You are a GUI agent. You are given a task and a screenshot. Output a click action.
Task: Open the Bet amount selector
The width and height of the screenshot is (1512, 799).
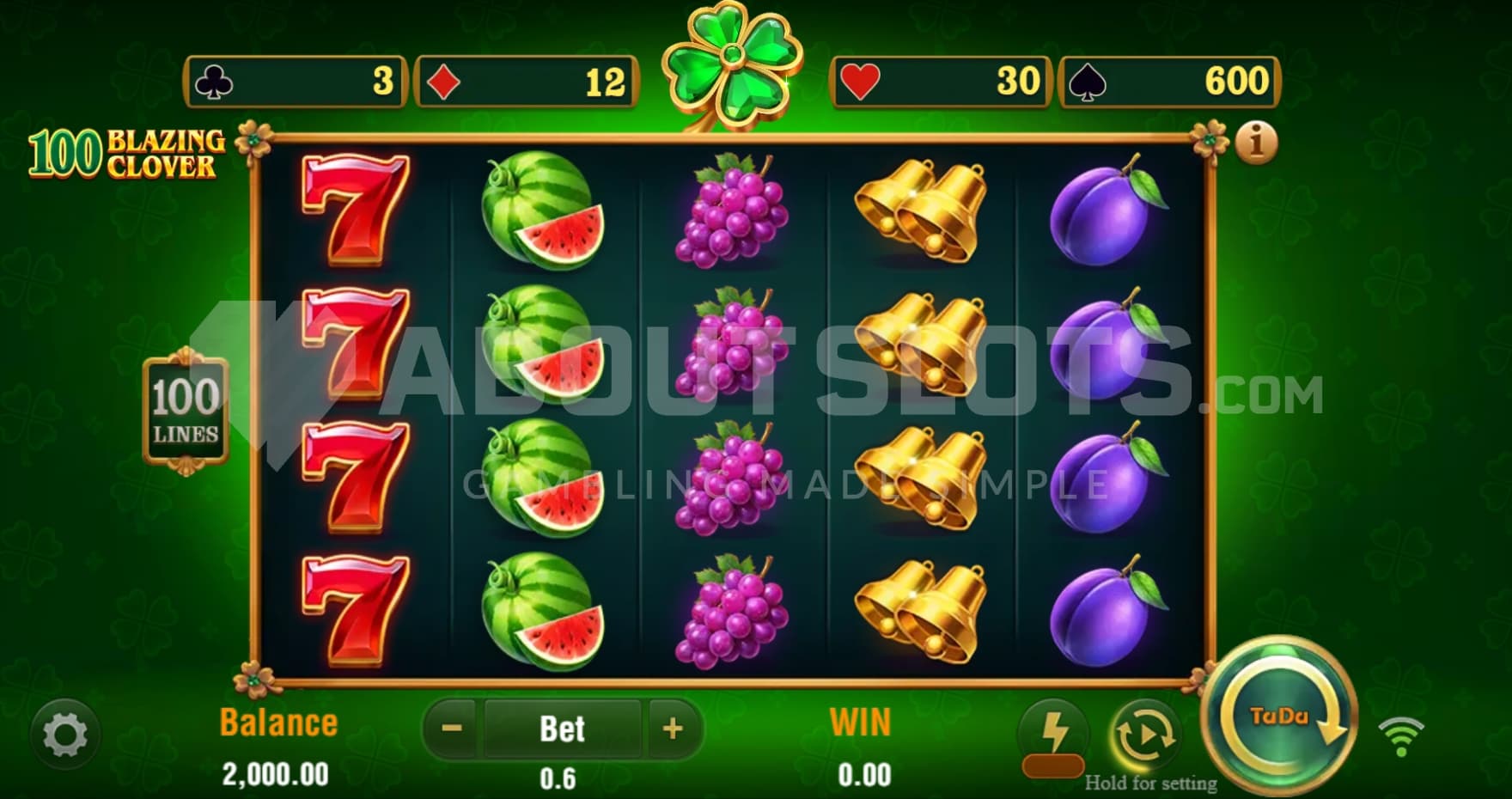point(562,729)
